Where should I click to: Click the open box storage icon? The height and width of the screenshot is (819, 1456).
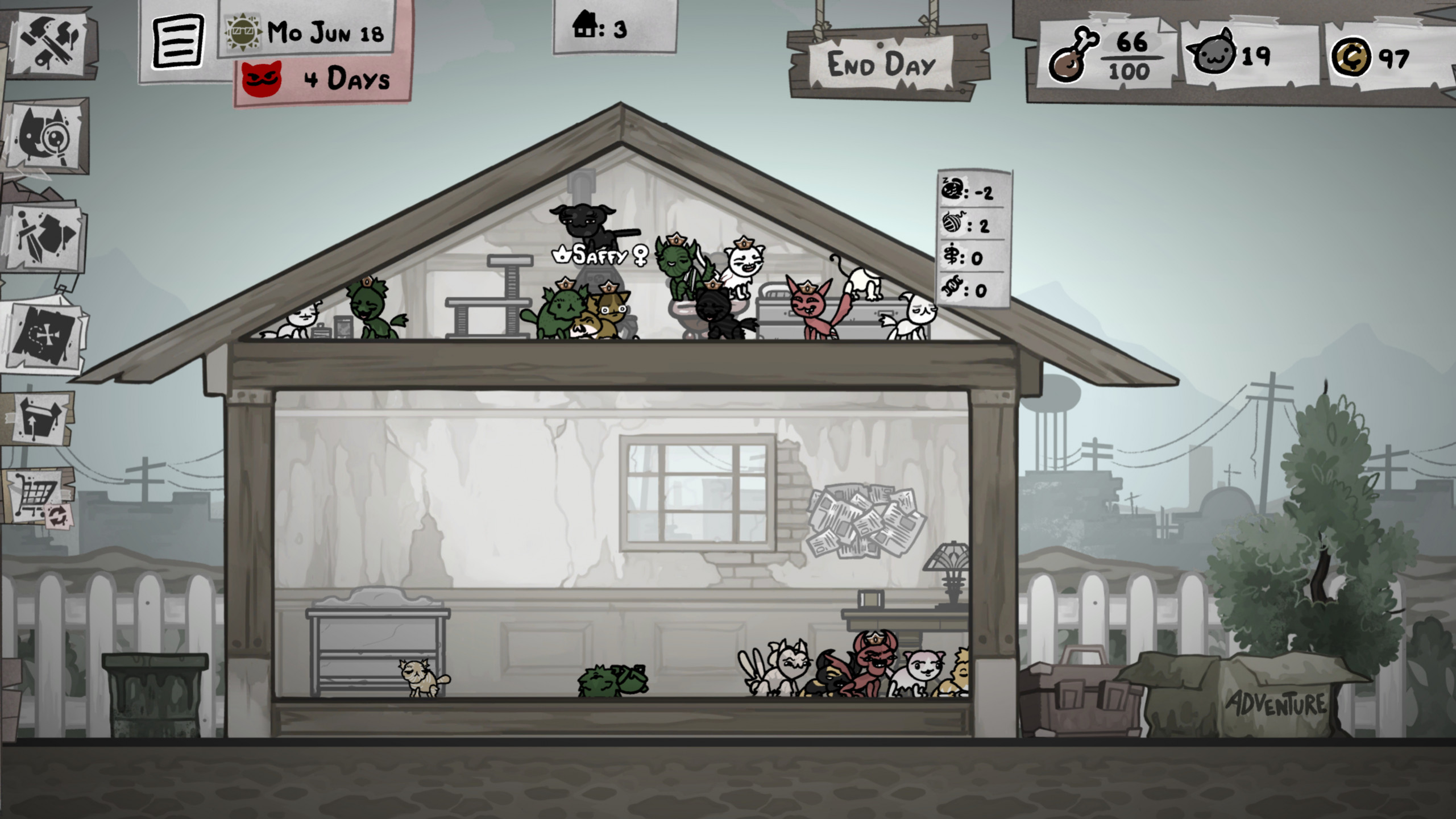(x=40, y=419)
